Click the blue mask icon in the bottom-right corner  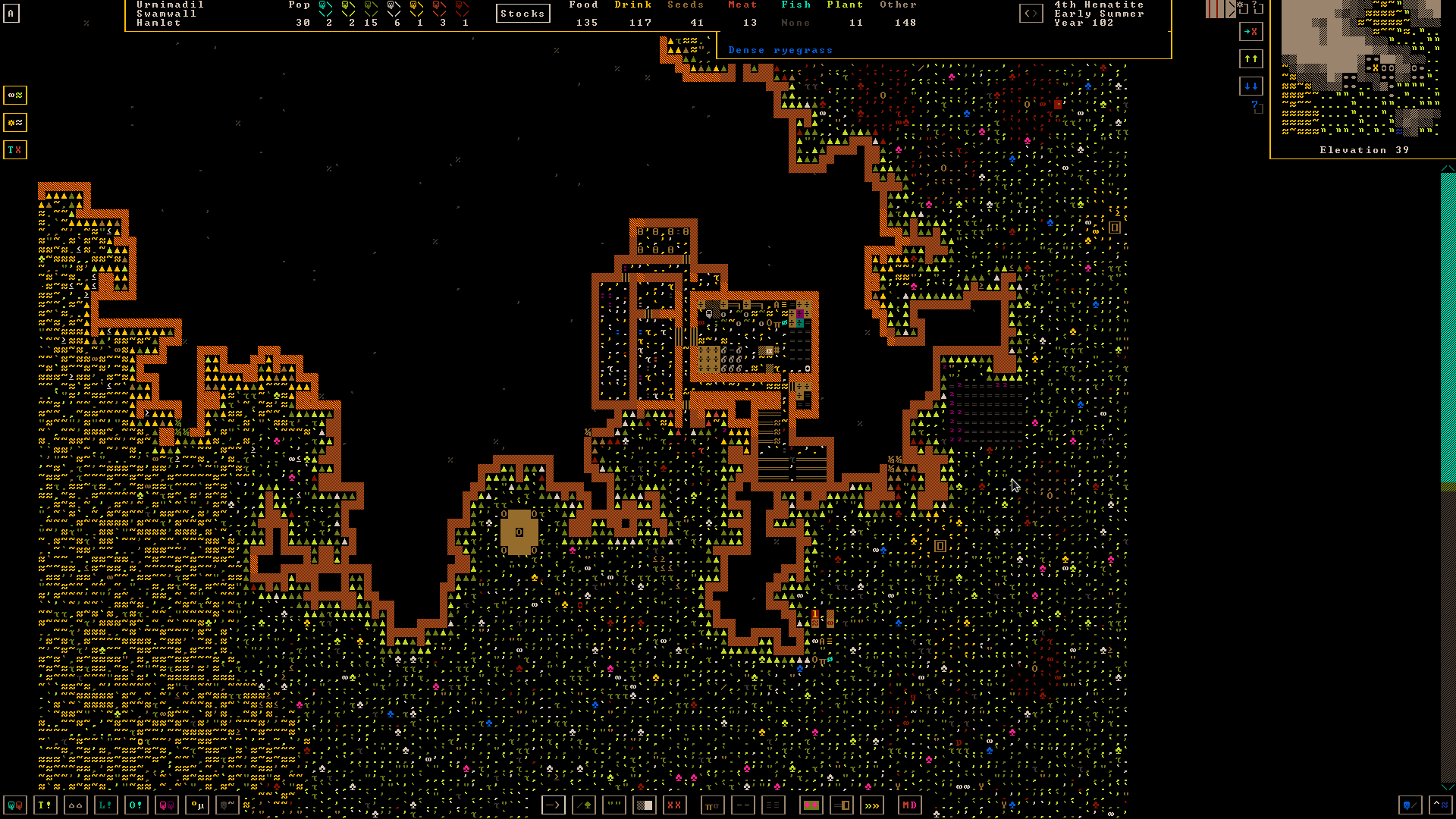[1410, 805]
